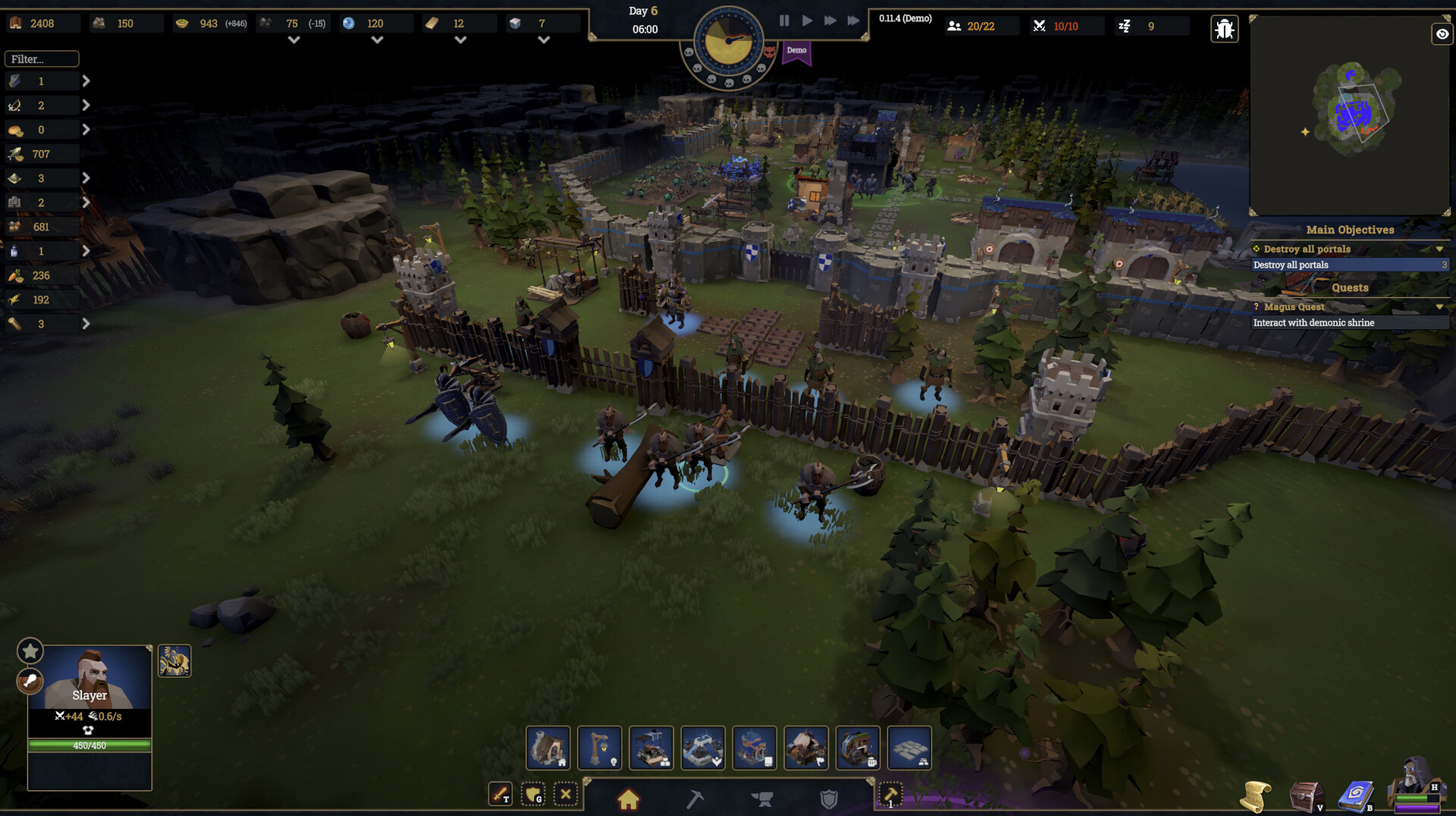Set game to normal play speed
The height and width of the screenshot is (816, 1456).
click(x=807, y=21)
